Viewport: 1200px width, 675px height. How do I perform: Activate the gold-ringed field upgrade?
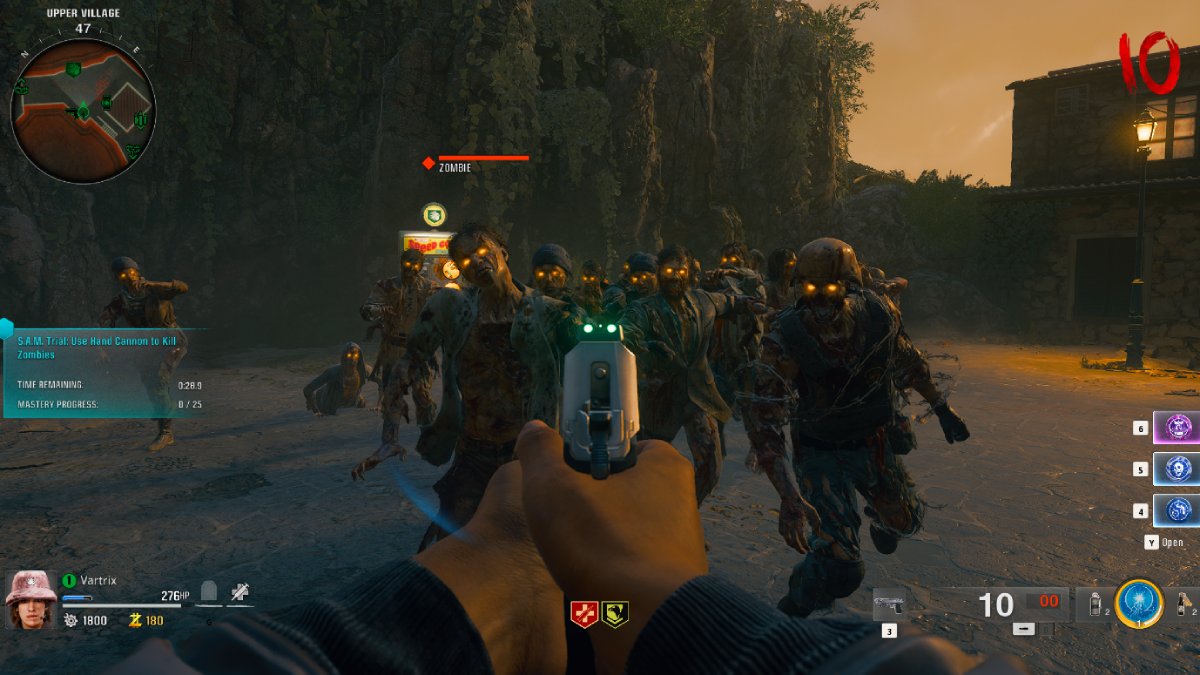[x=1139, y=604]
